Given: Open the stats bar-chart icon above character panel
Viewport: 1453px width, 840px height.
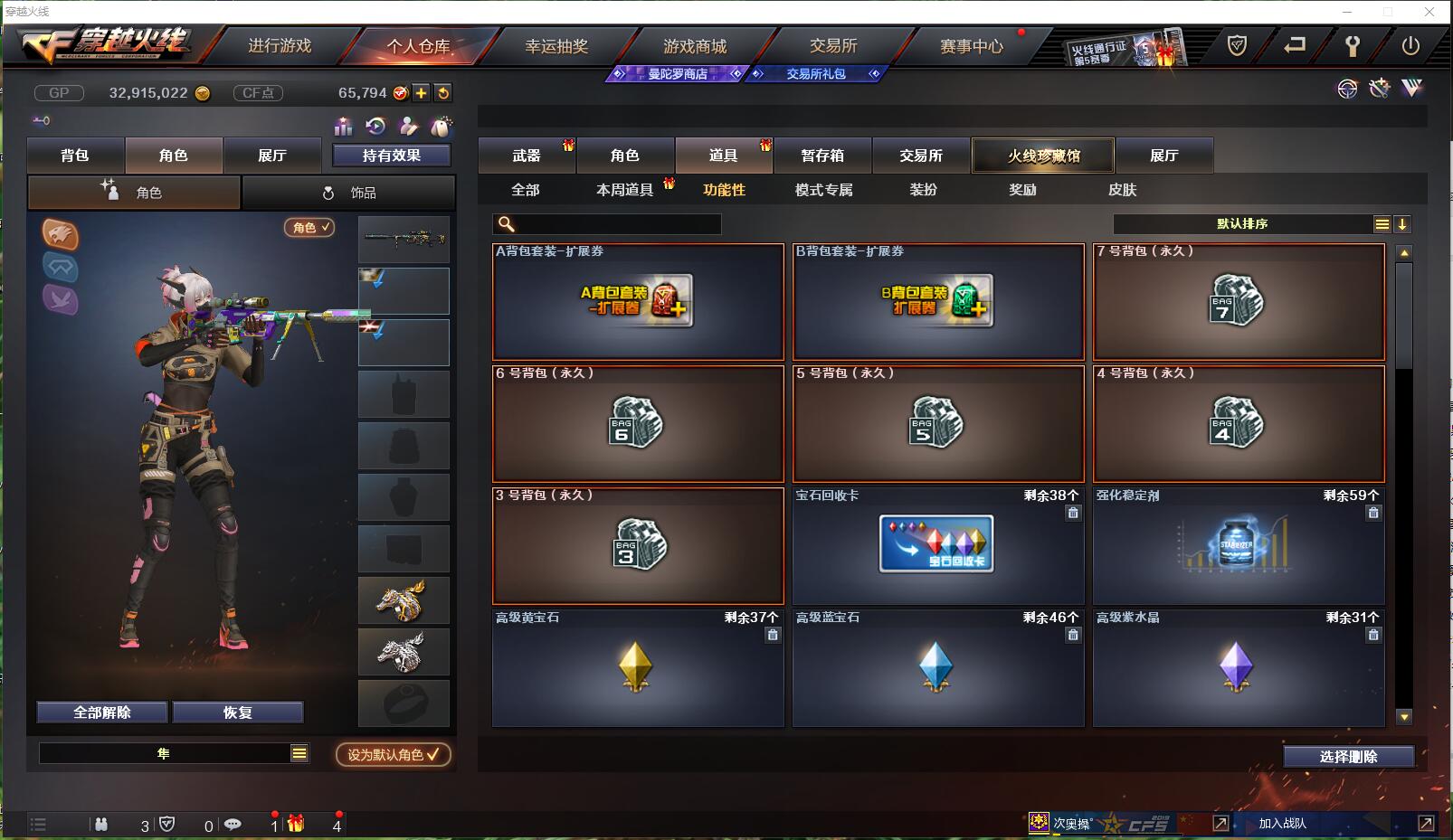Looking at the screenshot, I should coord(344,127).
